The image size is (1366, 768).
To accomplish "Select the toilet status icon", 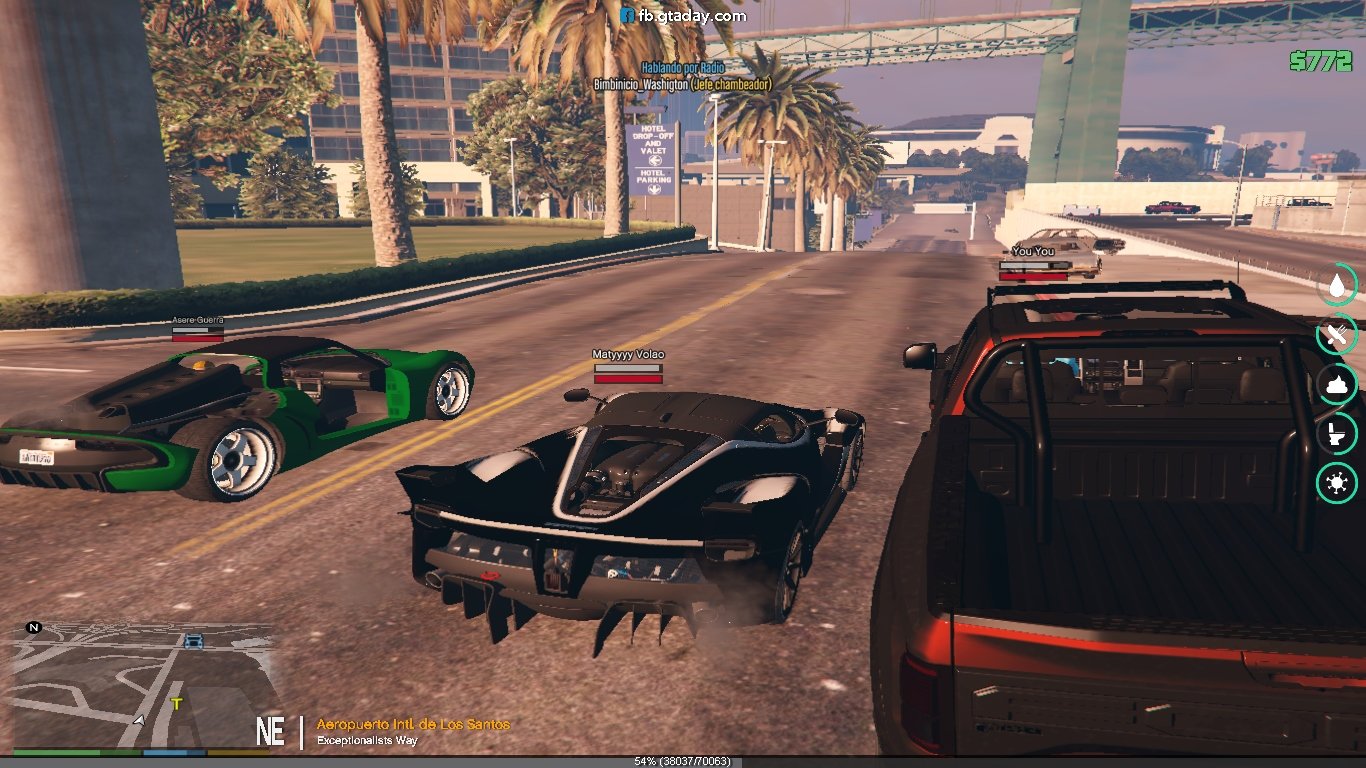I will (1337, 435).
